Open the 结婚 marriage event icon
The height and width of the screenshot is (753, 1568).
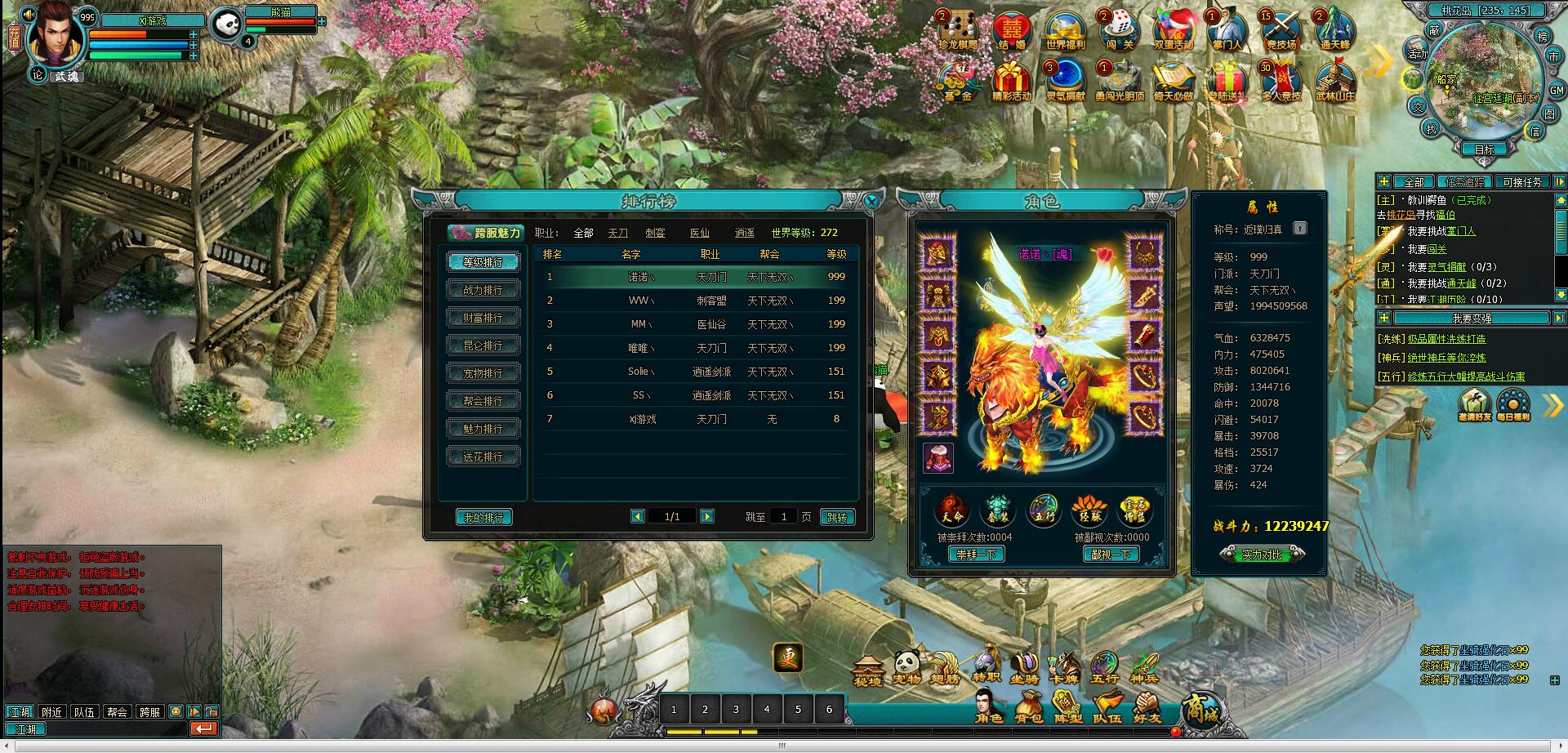click(1012, 31)
